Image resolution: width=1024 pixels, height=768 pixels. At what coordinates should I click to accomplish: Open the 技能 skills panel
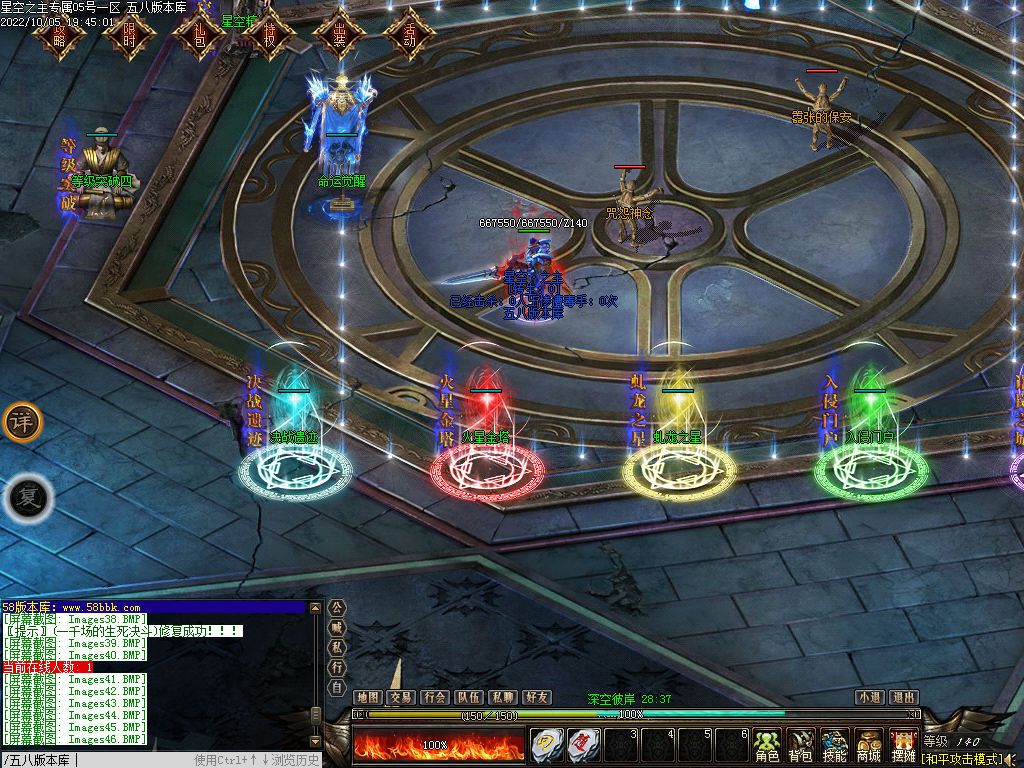point(835,746)
